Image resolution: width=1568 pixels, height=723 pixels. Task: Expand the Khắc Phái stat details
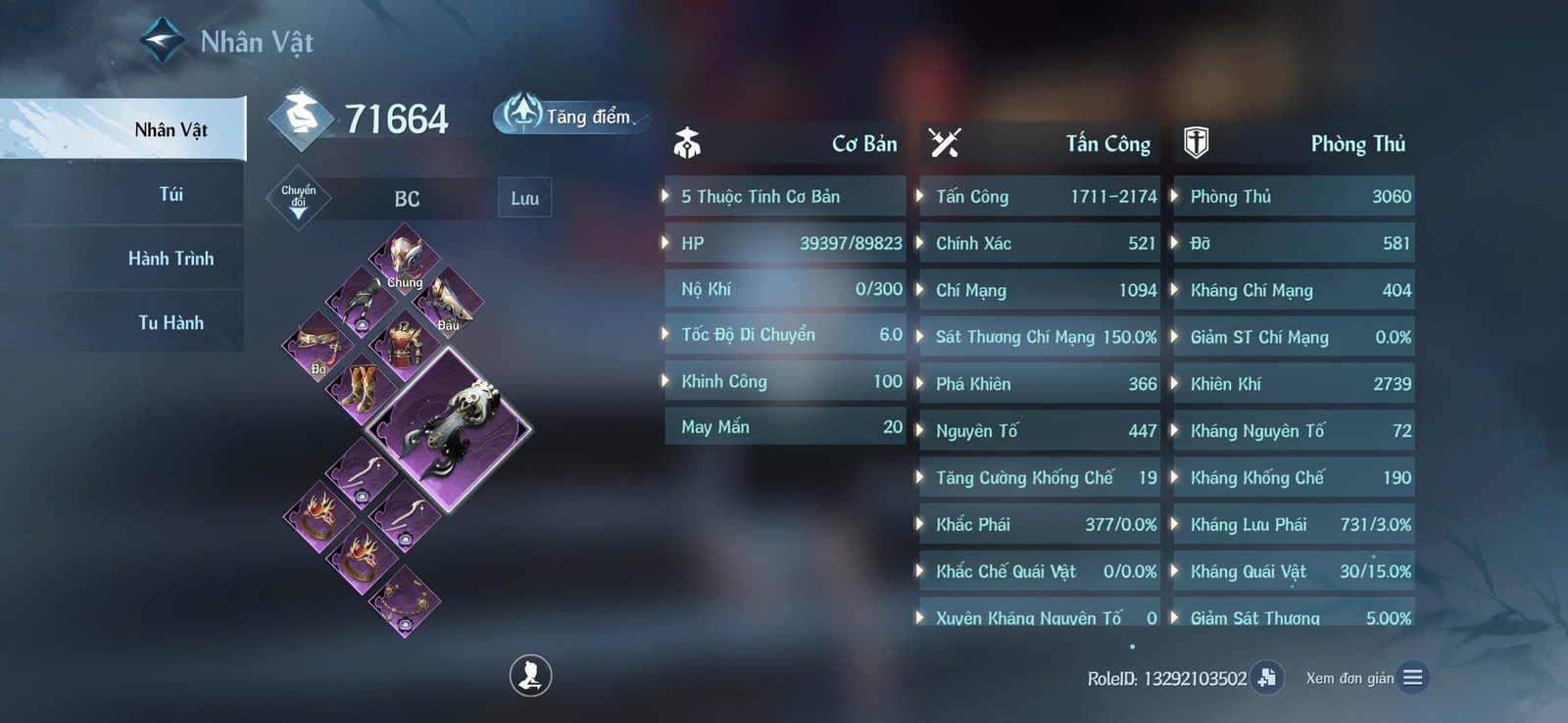click(x=1037, y=525)
